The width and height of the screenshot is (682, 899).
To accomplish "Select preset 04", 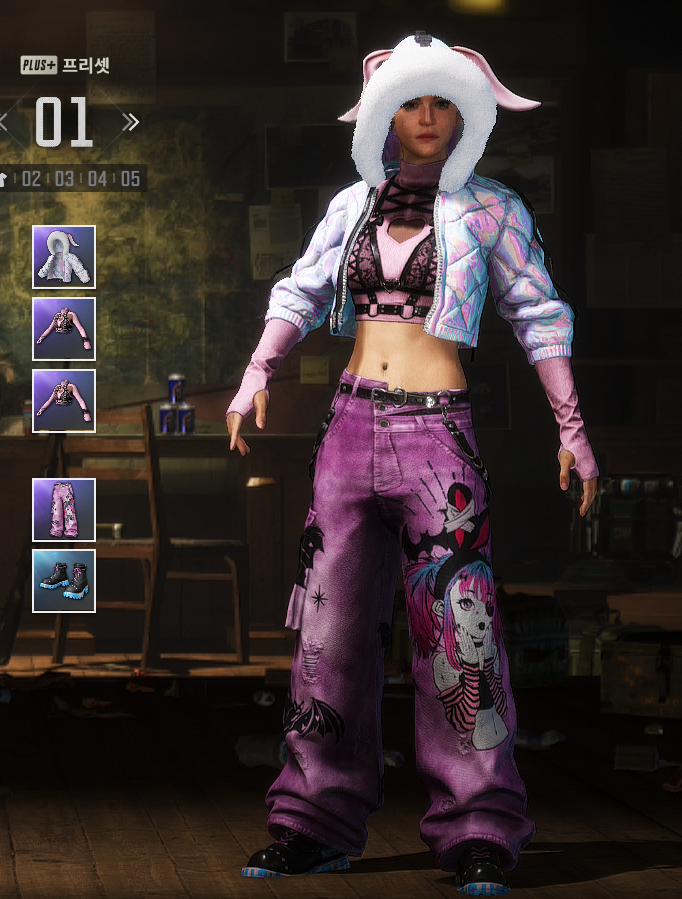I will (97, 179).
